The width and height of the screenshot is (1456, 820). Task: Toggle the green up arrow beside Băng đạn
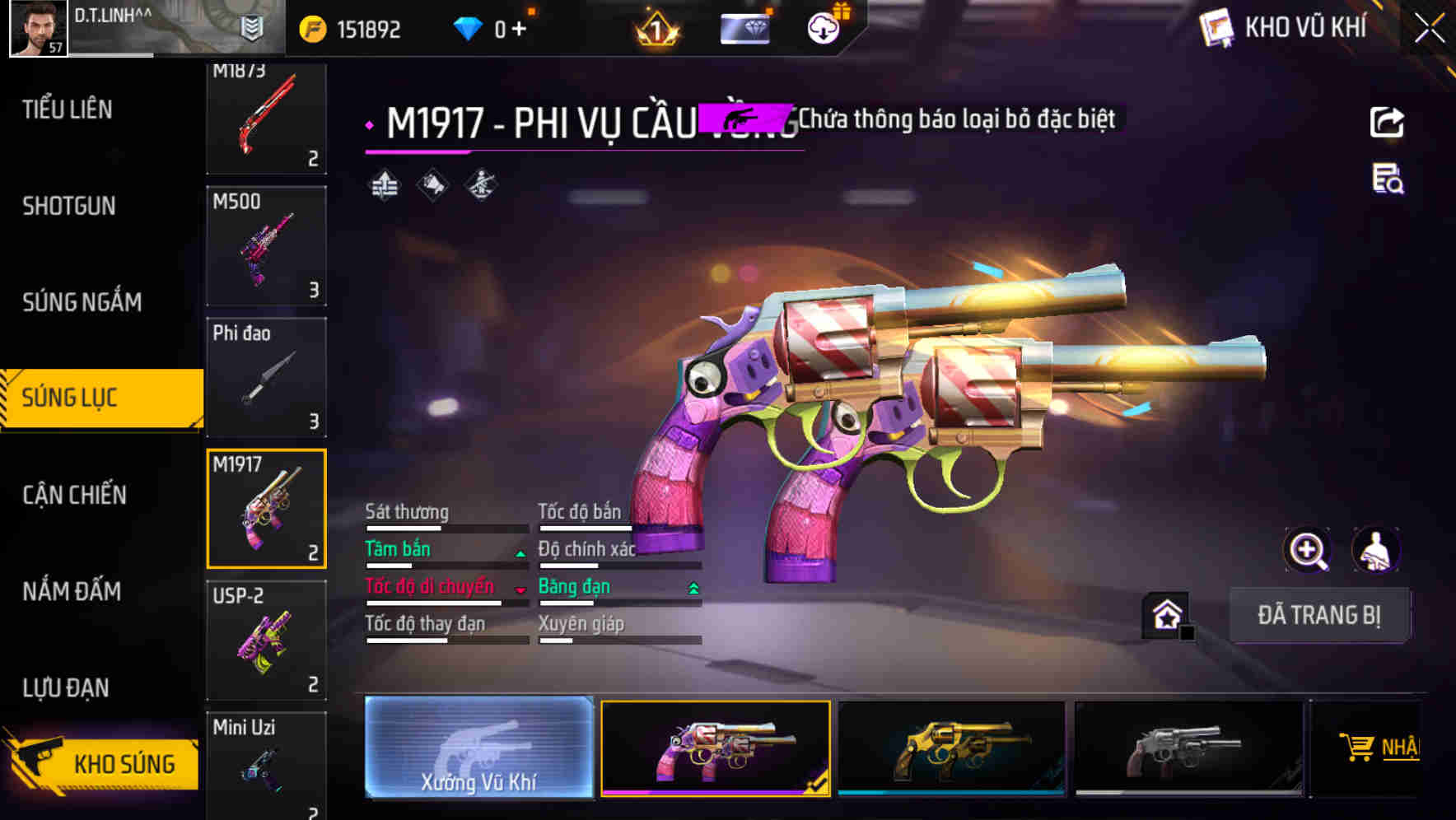(x=693, y=586)
